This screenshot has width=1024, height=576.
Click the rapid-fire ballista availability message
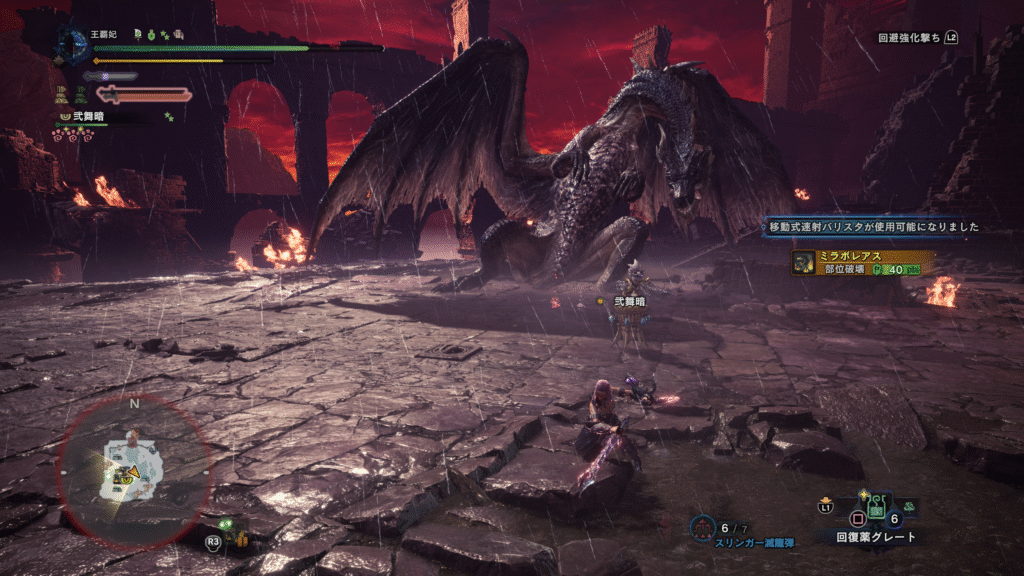click(872, 227)
